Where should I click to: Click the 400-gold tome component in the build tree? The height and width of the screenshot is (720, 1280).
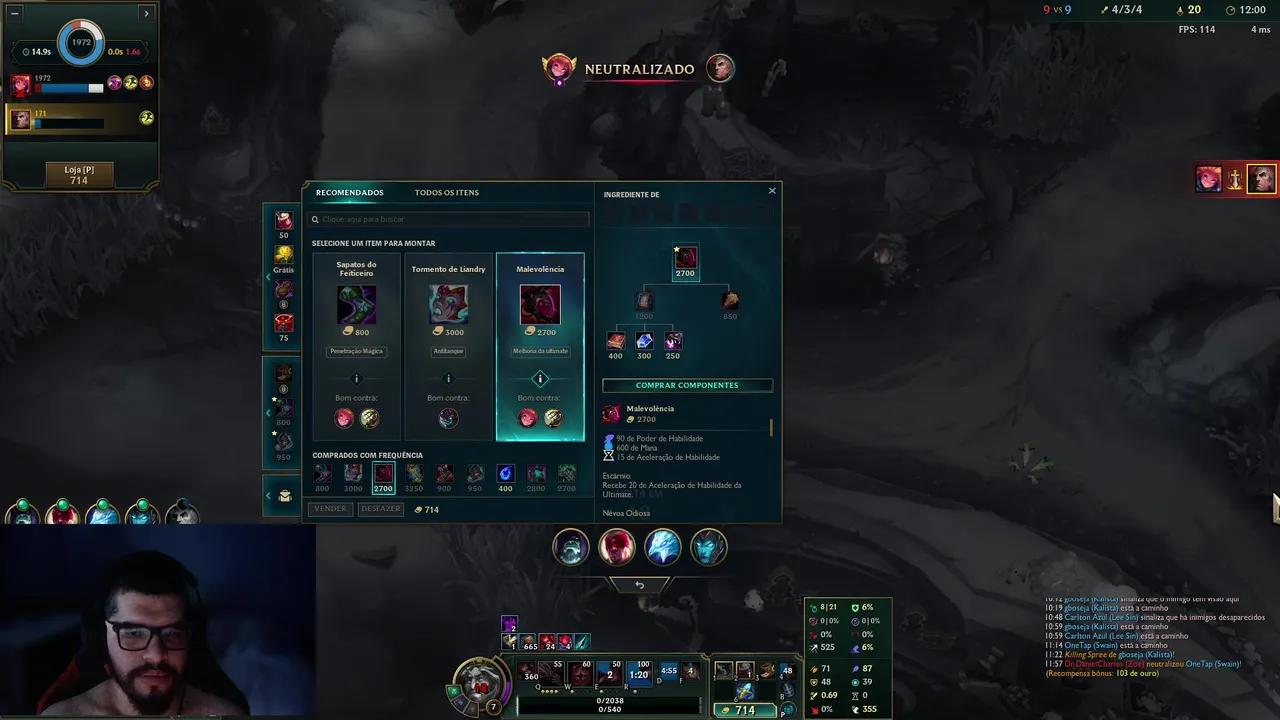[616, 340]
